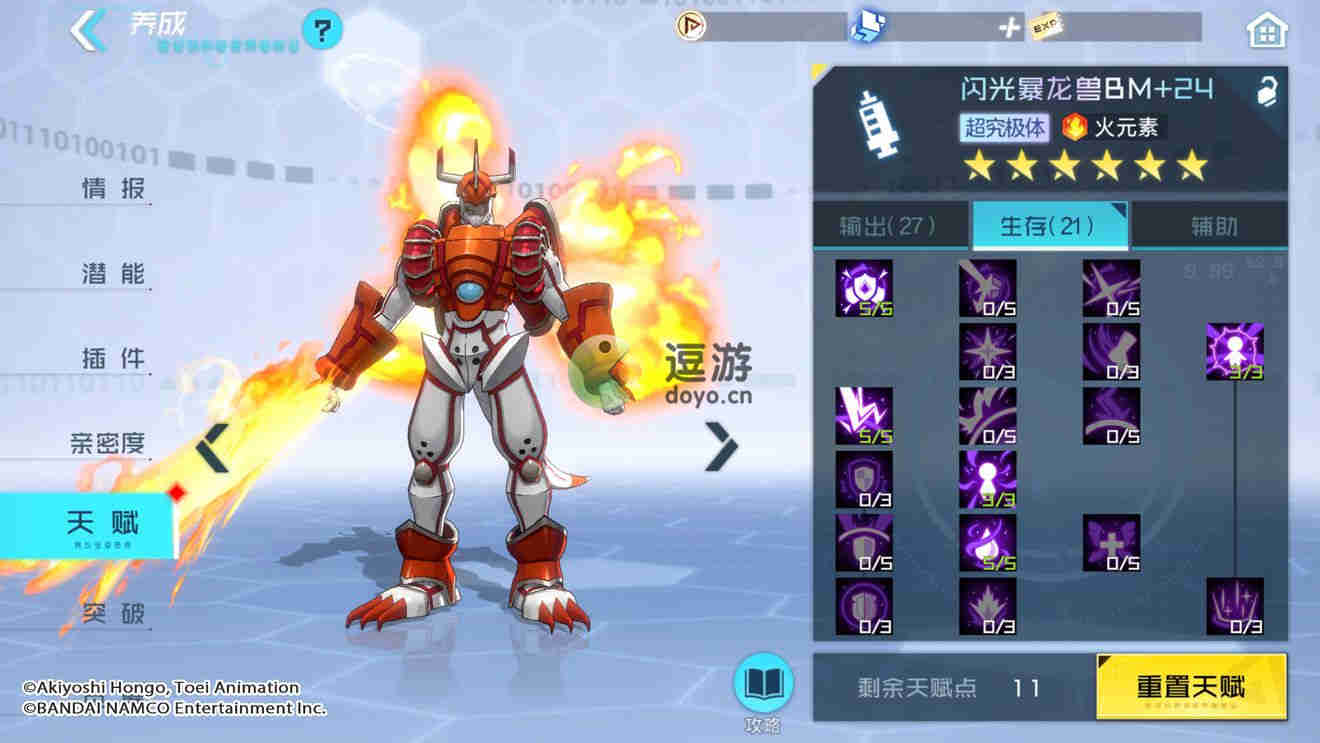Tap the cross-shaped 0/5 talent icon
Screen dimensions: 1320x743
click(x=1111, y=543)
